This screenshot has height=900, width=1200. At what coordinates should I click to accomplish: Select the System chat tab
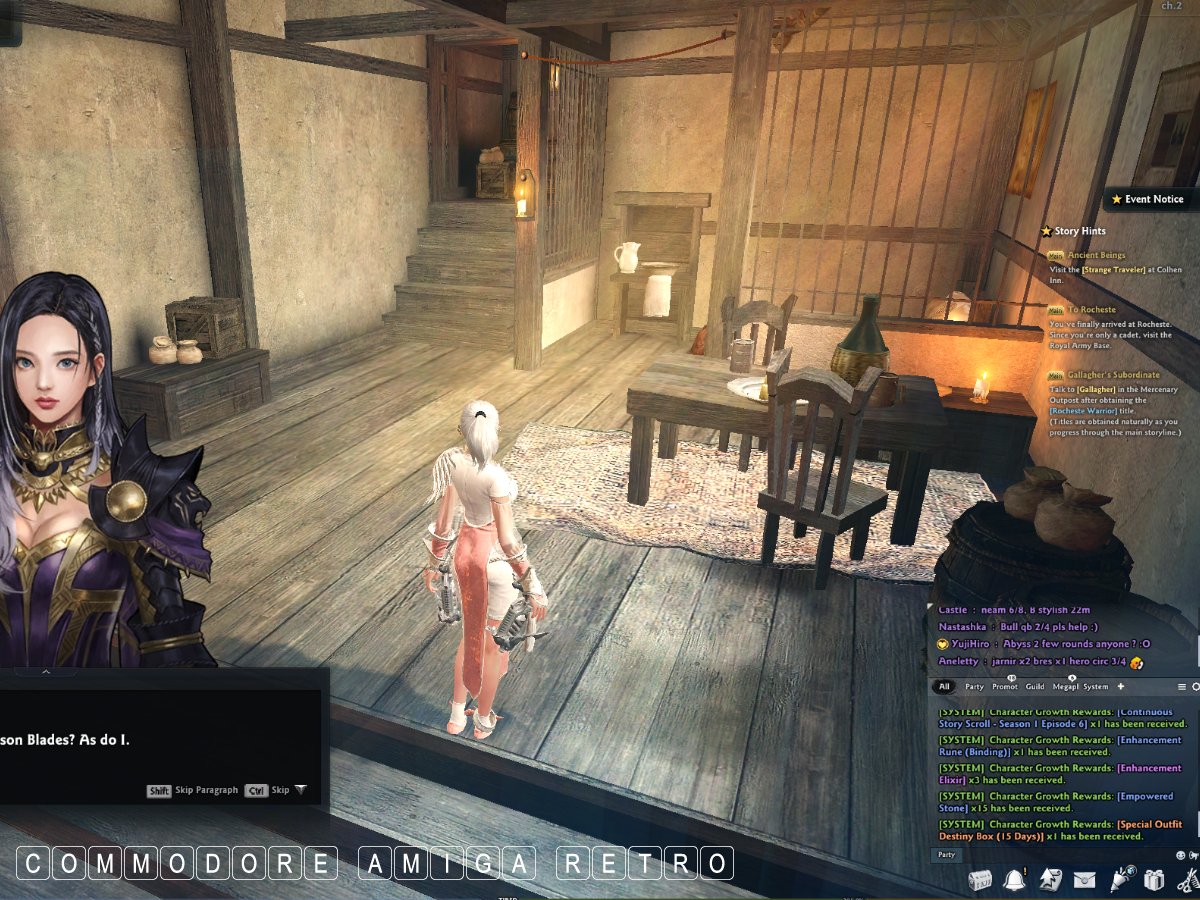[x=1096, y=687]
